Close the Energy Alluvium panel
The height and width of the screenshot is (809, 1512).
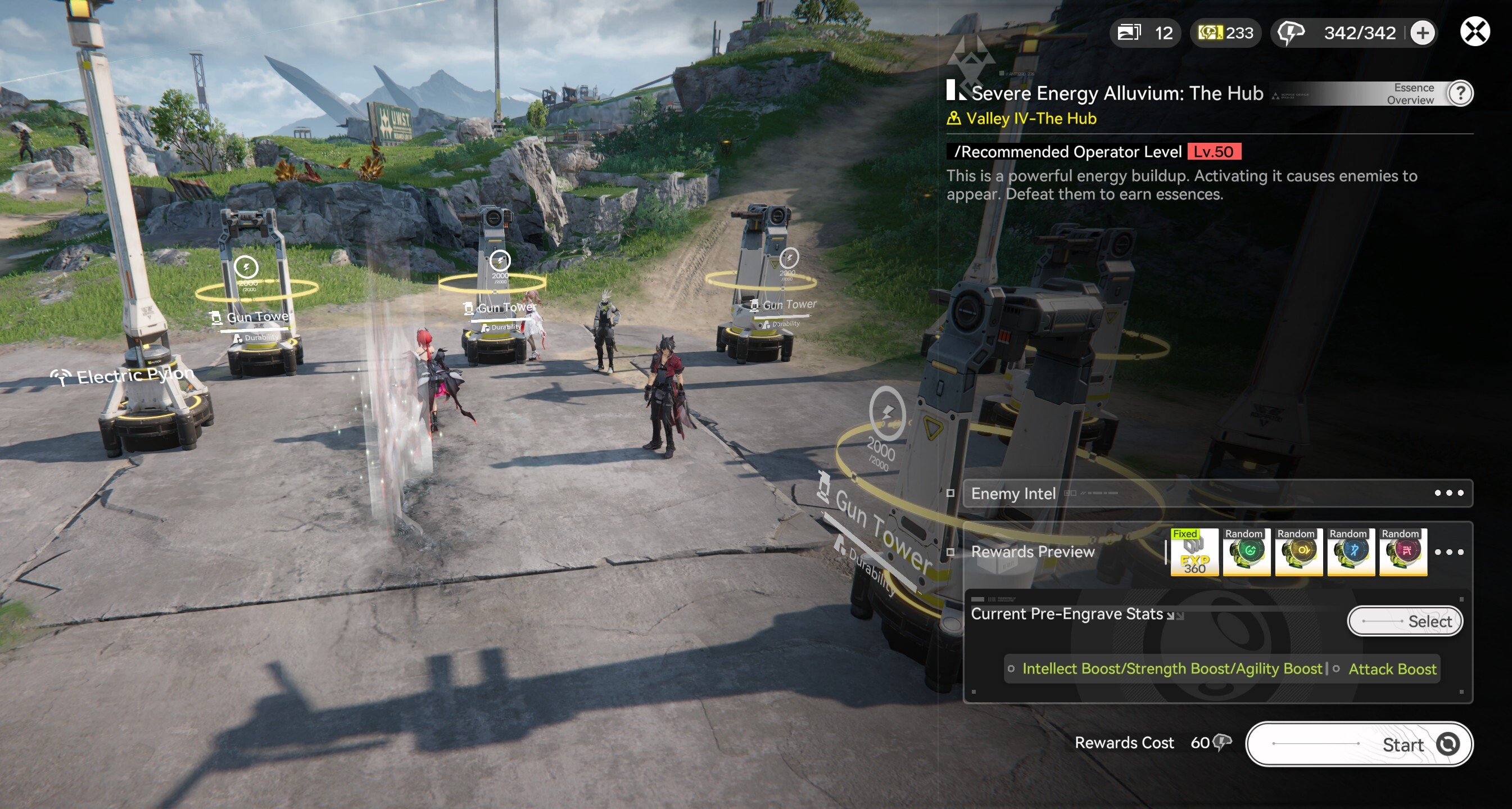(x=1474, y=31)
